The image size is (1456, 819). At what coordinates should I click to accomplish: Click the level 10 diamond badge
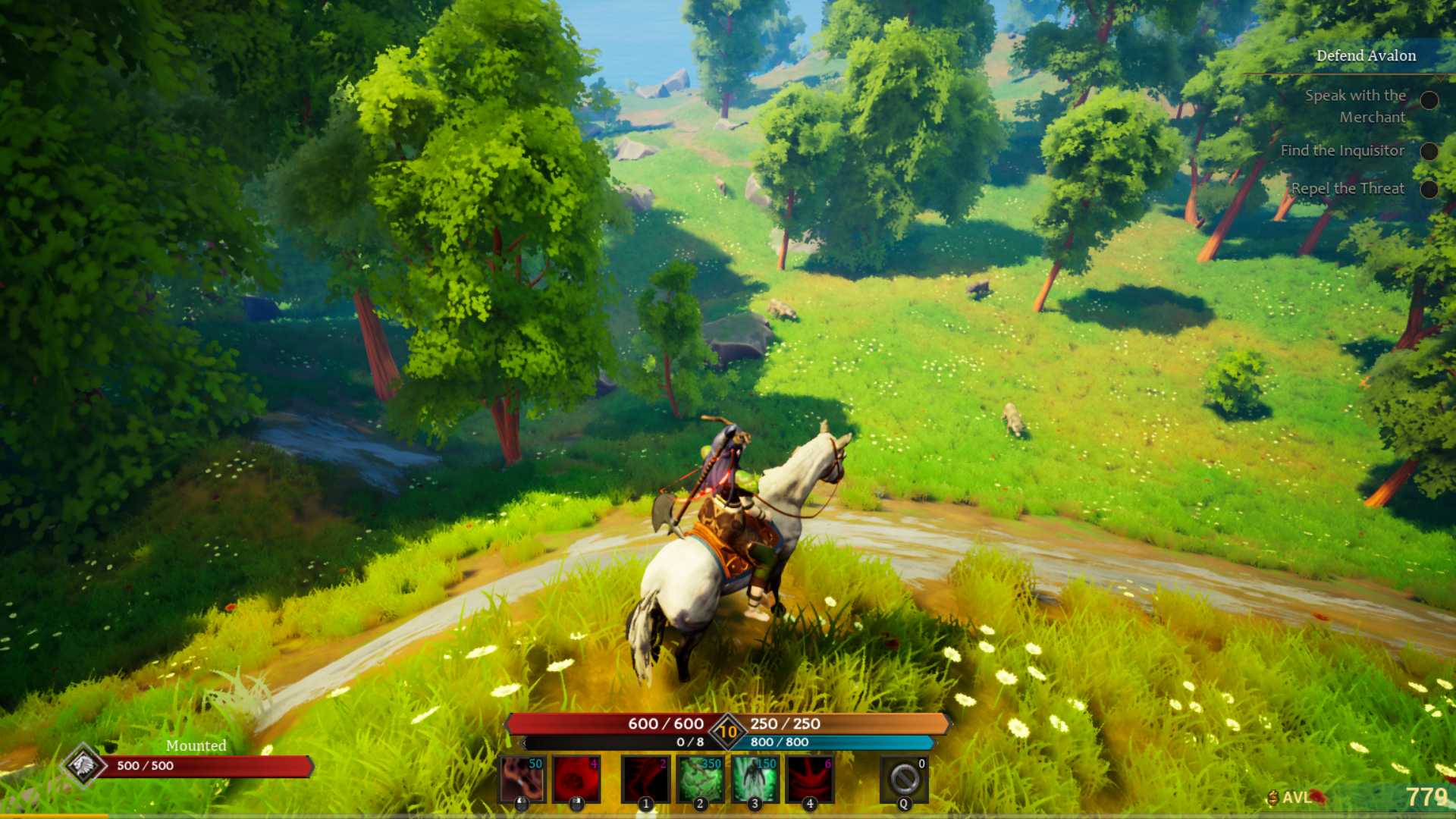pyautogui.click(x=728, y=733)
